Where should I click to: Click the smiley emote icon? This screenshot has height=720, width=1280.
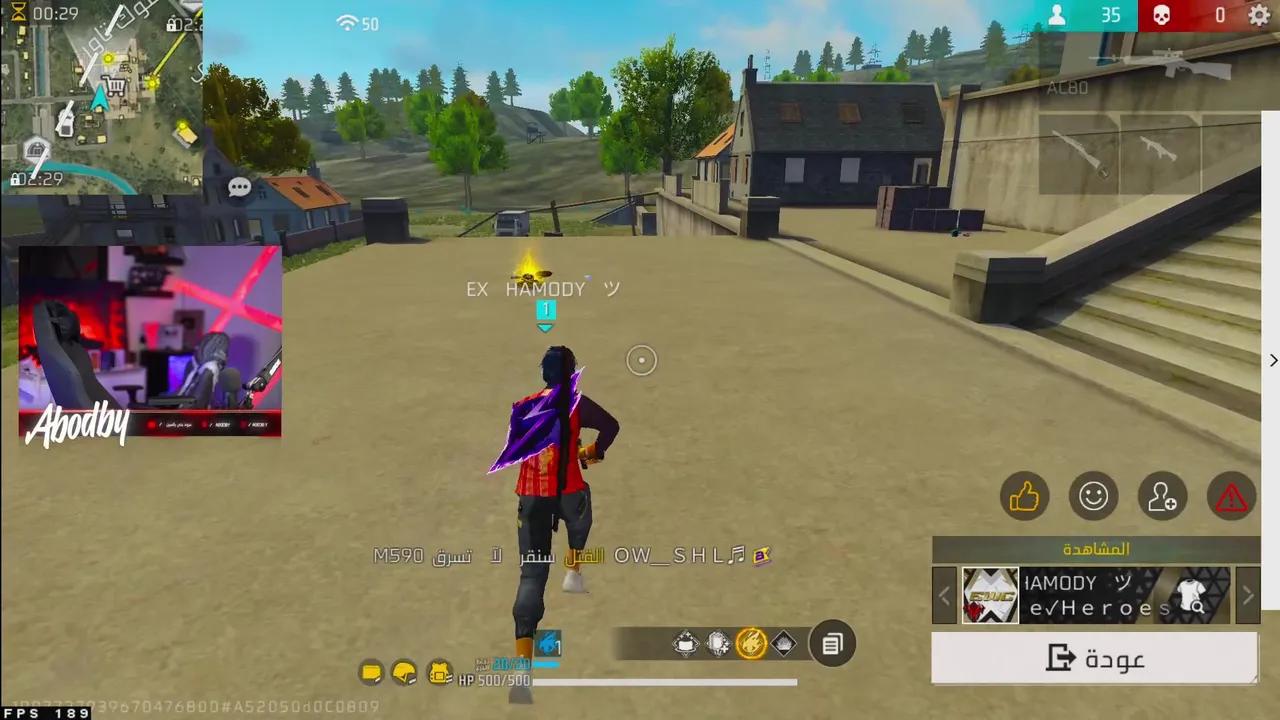pyautogui.click(x=1094, y=497)
